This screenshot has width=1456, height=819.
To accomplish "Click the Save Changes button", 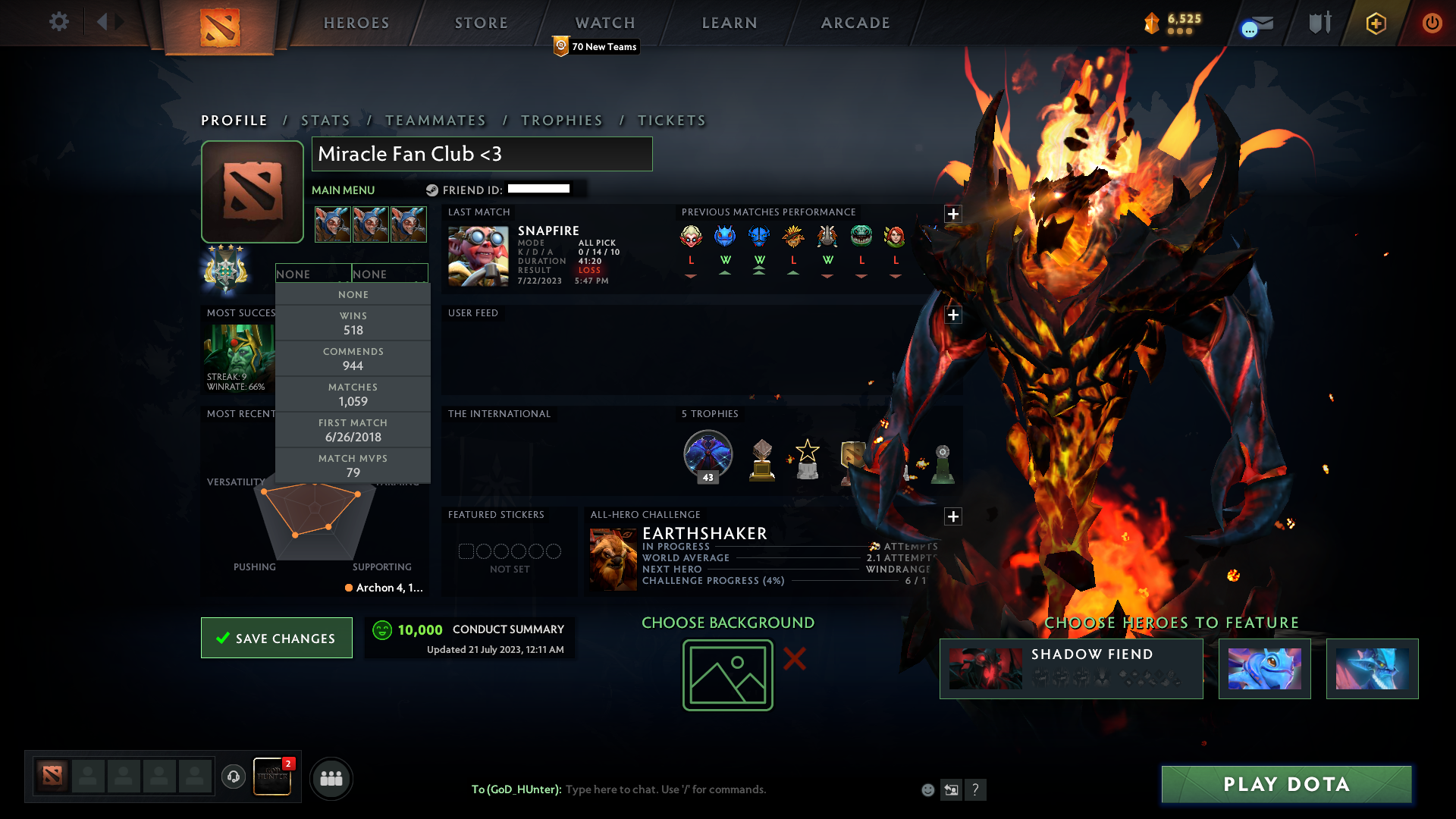I will point(276,638).
